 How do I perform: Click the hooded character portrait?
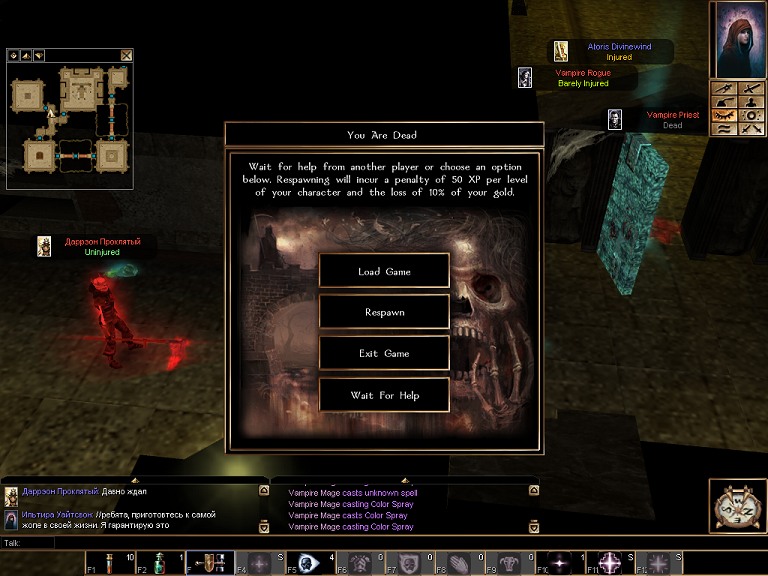click(x=738, y=40)
